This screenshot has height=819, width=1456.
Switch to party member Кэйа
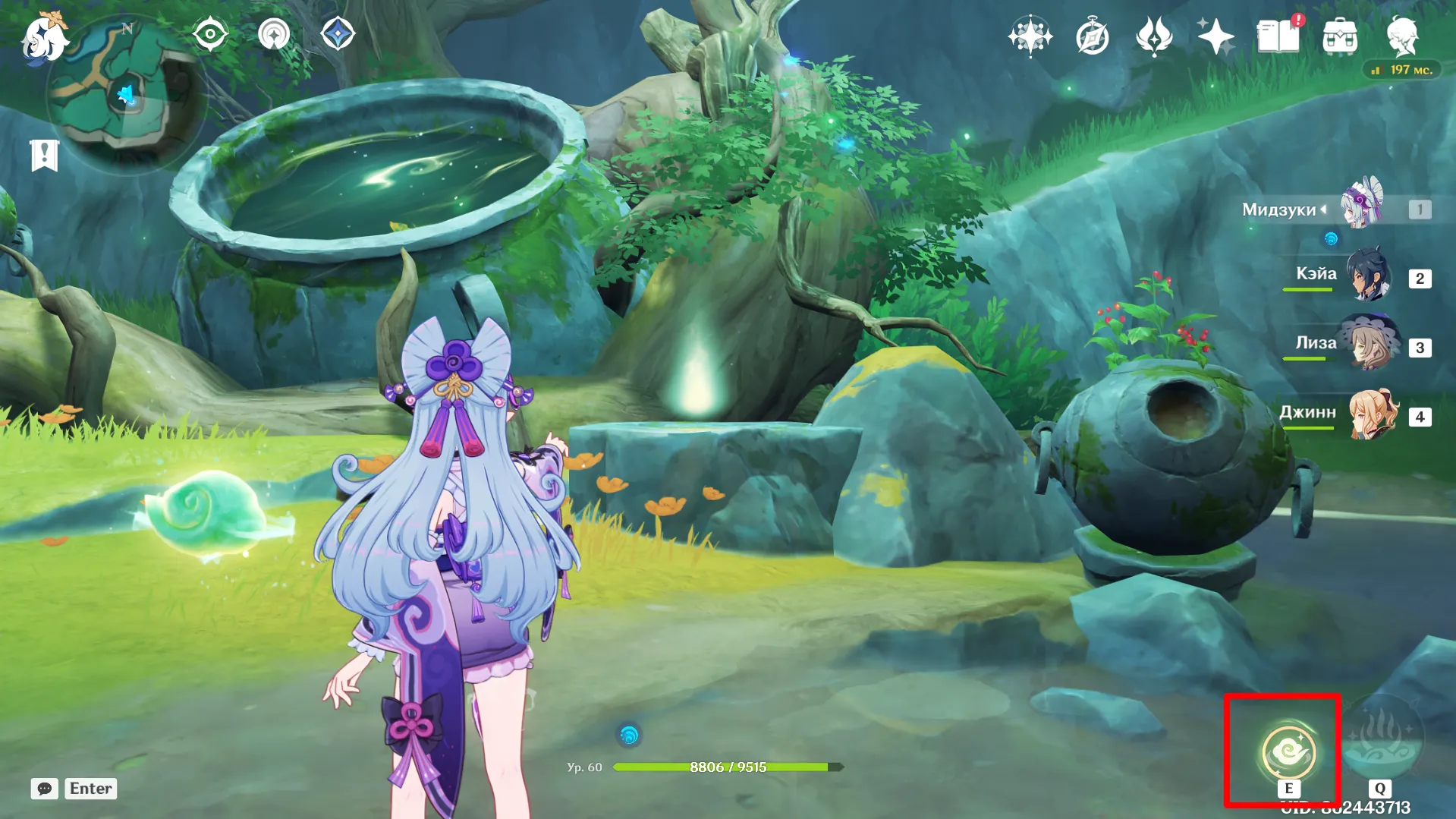pos(1368,276)
